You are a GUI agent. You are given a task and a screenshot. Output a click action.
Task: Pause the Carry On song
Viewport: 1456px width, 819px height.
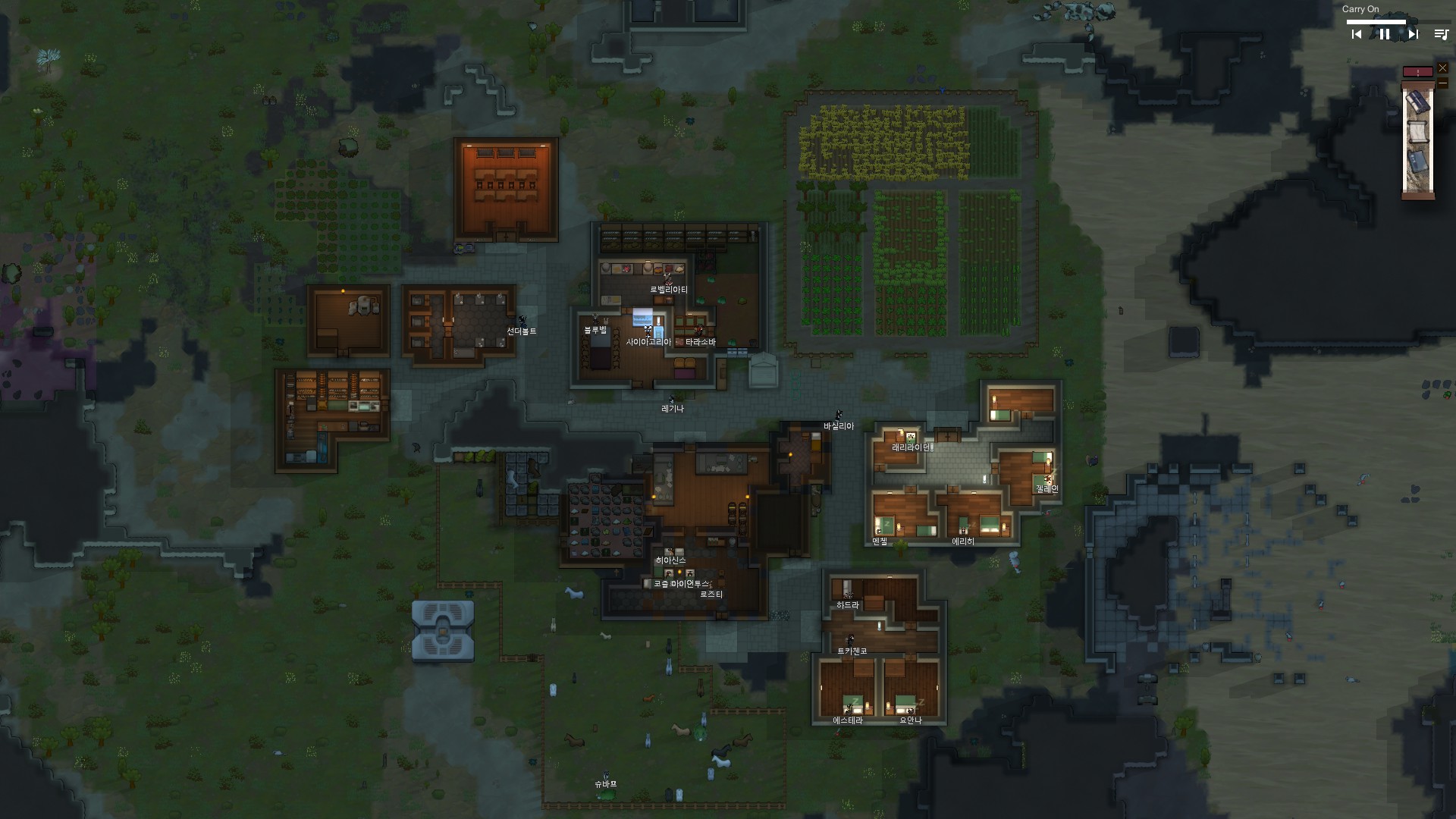(x=1385, y=34)
